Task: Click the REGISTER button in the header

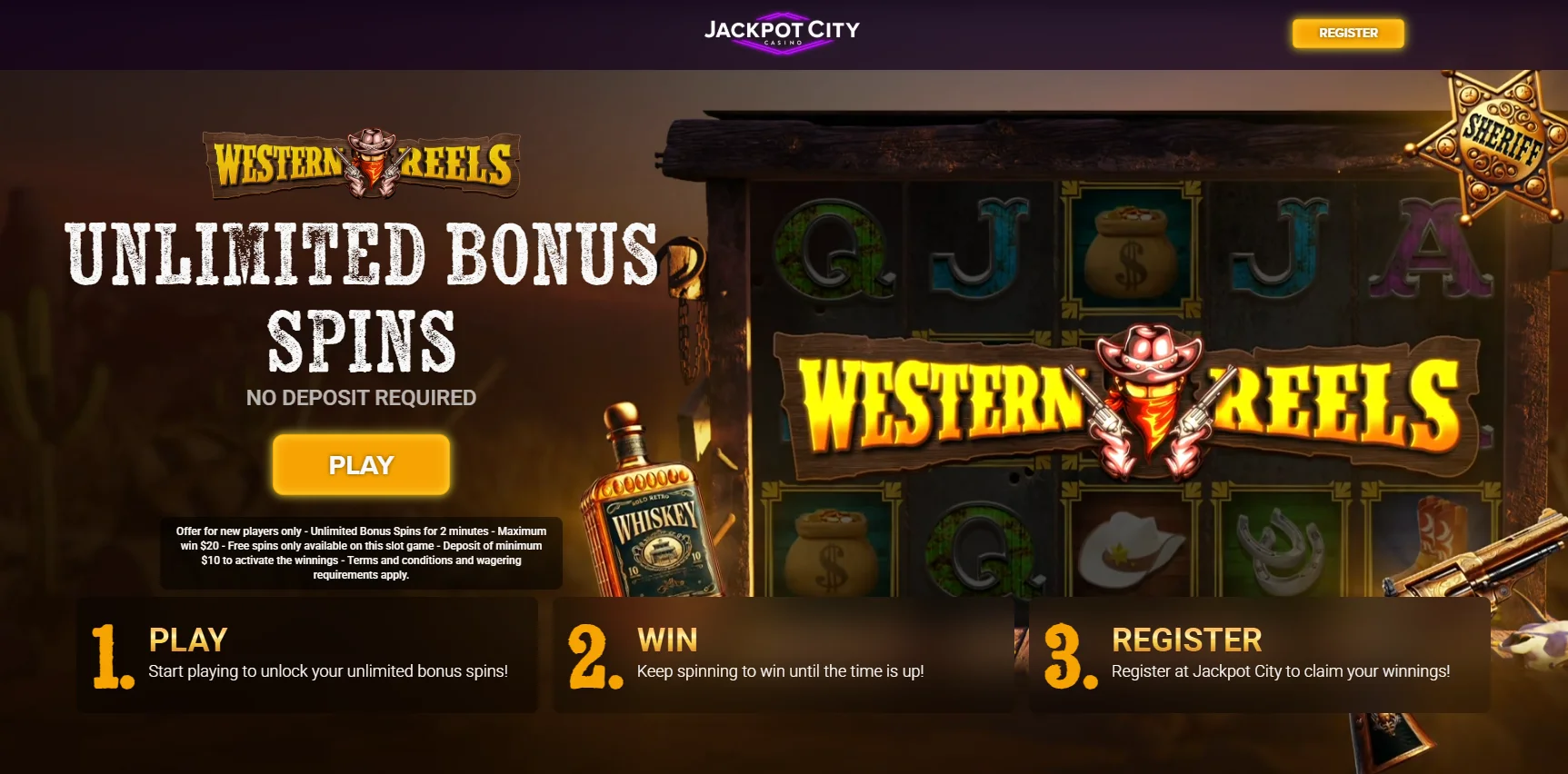Action: point(1347,33)
